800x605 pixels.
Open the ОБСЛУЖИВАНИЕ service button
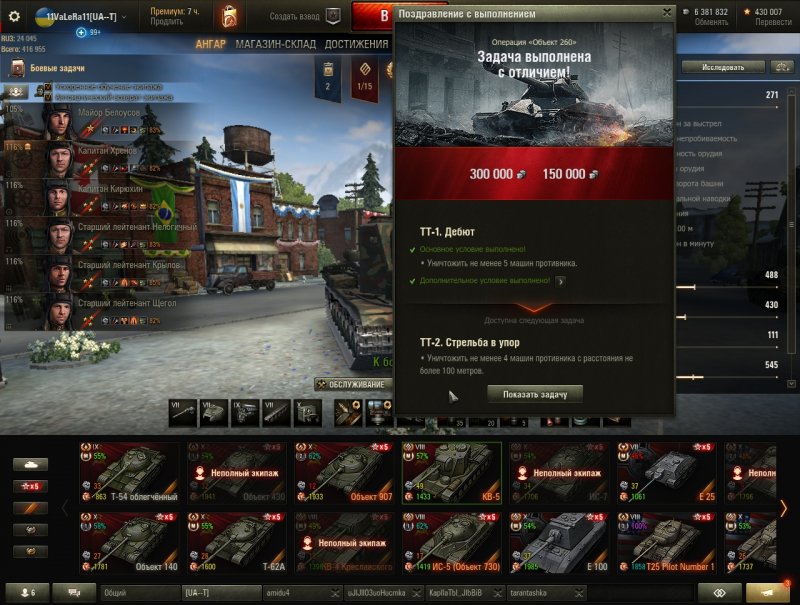(353, 384)
